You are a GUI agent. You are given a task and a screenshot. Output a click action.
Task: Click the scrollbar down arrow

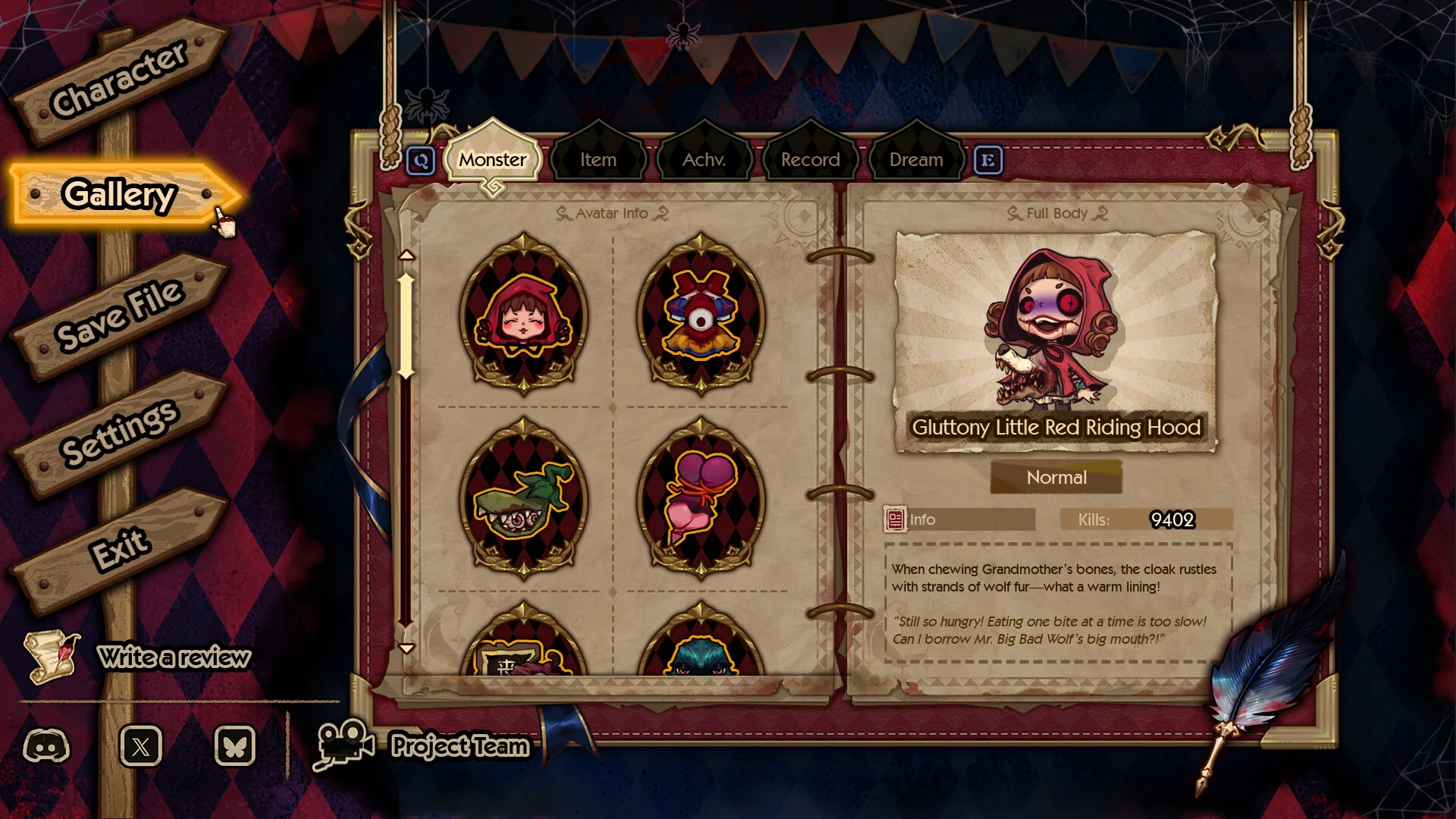tap(406, 648)
